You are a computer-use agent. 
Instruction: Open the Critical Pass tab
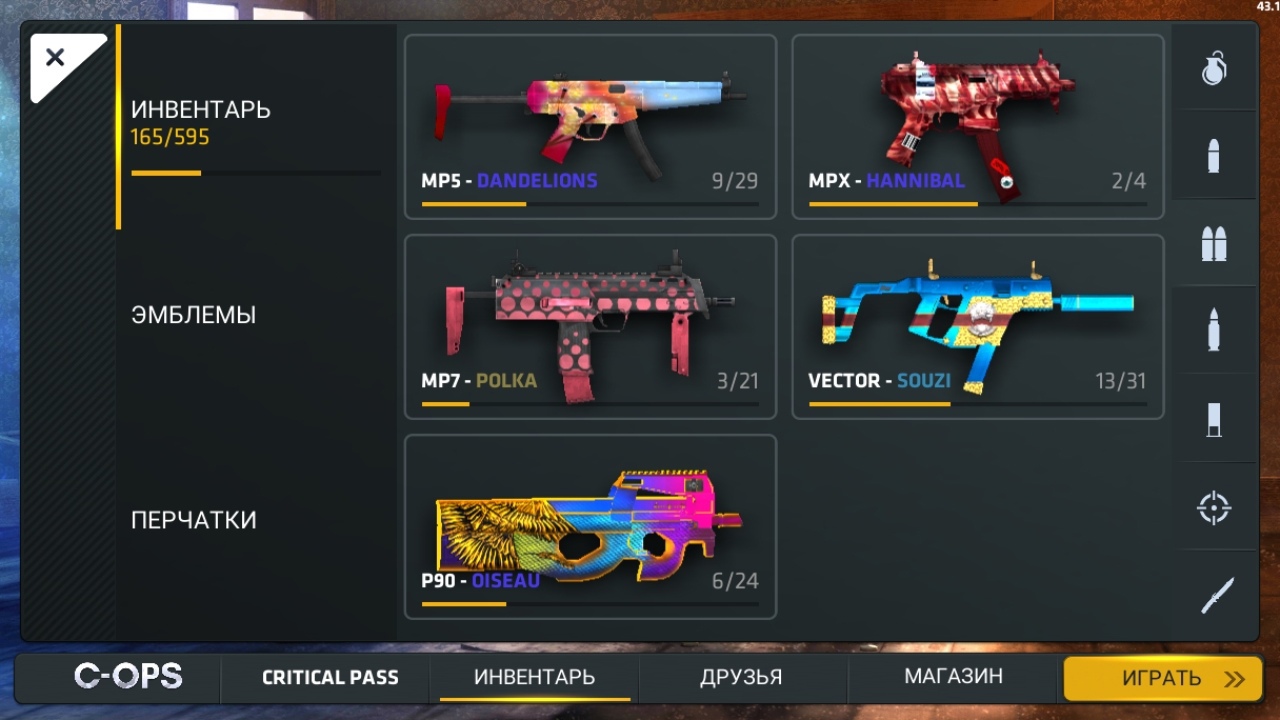coord(330,678)
